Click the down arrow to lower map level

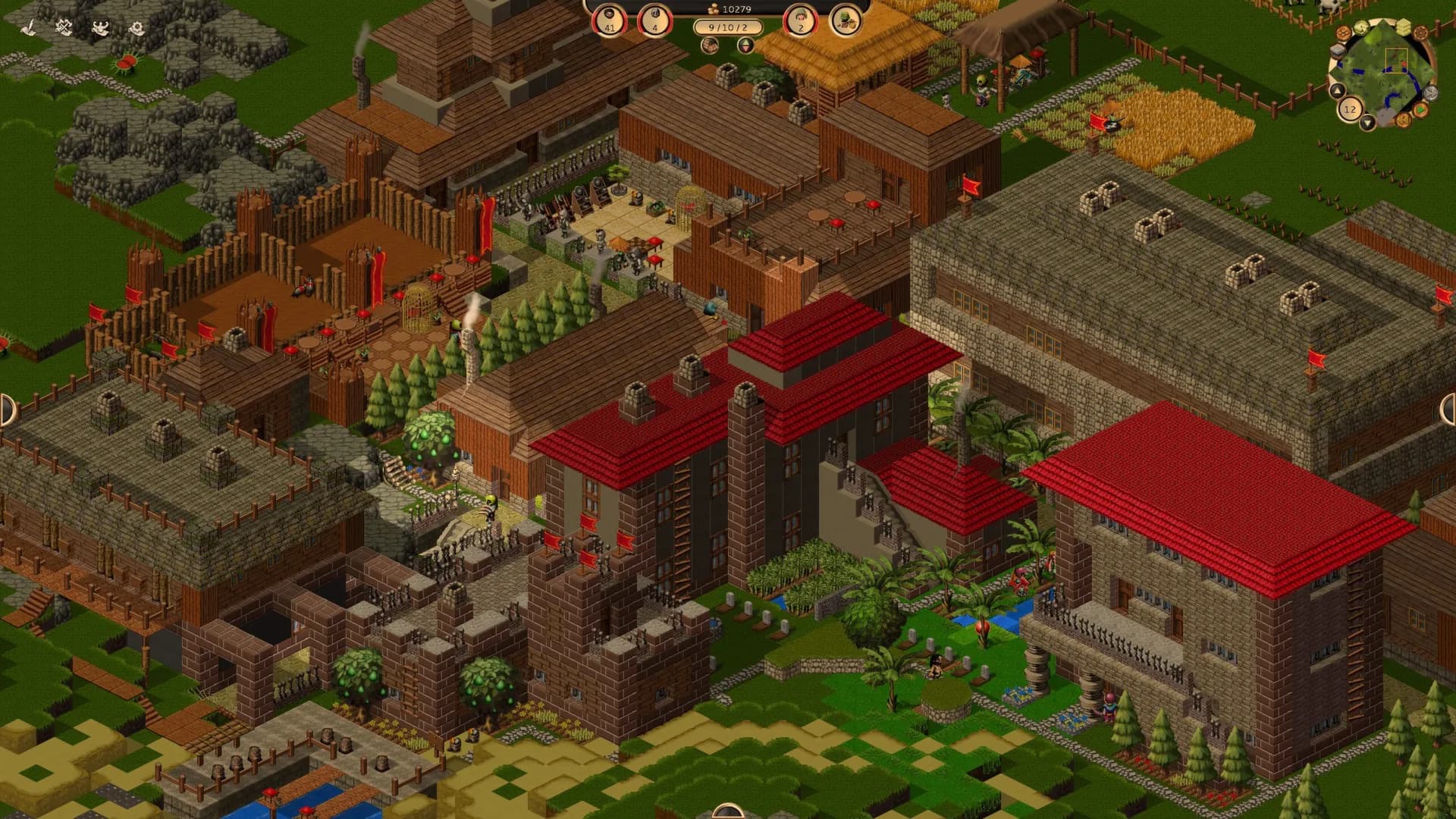pyautogui.click(x=1367, y=122)
